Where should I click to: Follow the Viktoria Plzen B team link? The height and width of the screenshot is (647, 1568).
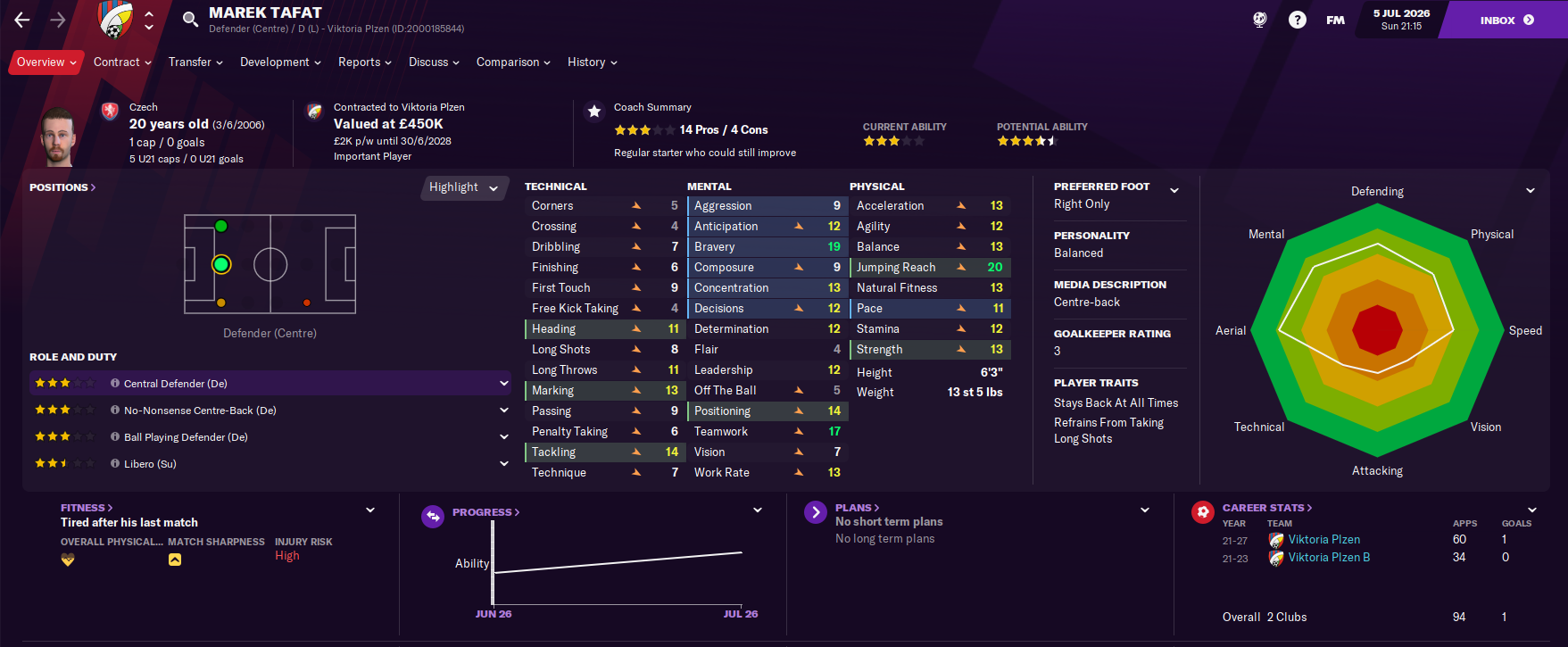1329,558
